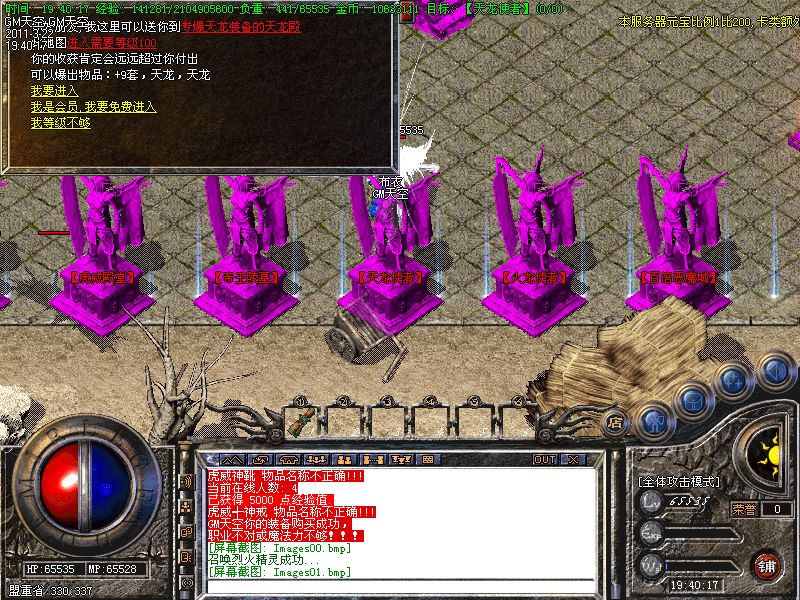The width and height of the screenshot is (800, 600).
Task: Open the skills round button with sparkles
Action: (x=735, y=381)
